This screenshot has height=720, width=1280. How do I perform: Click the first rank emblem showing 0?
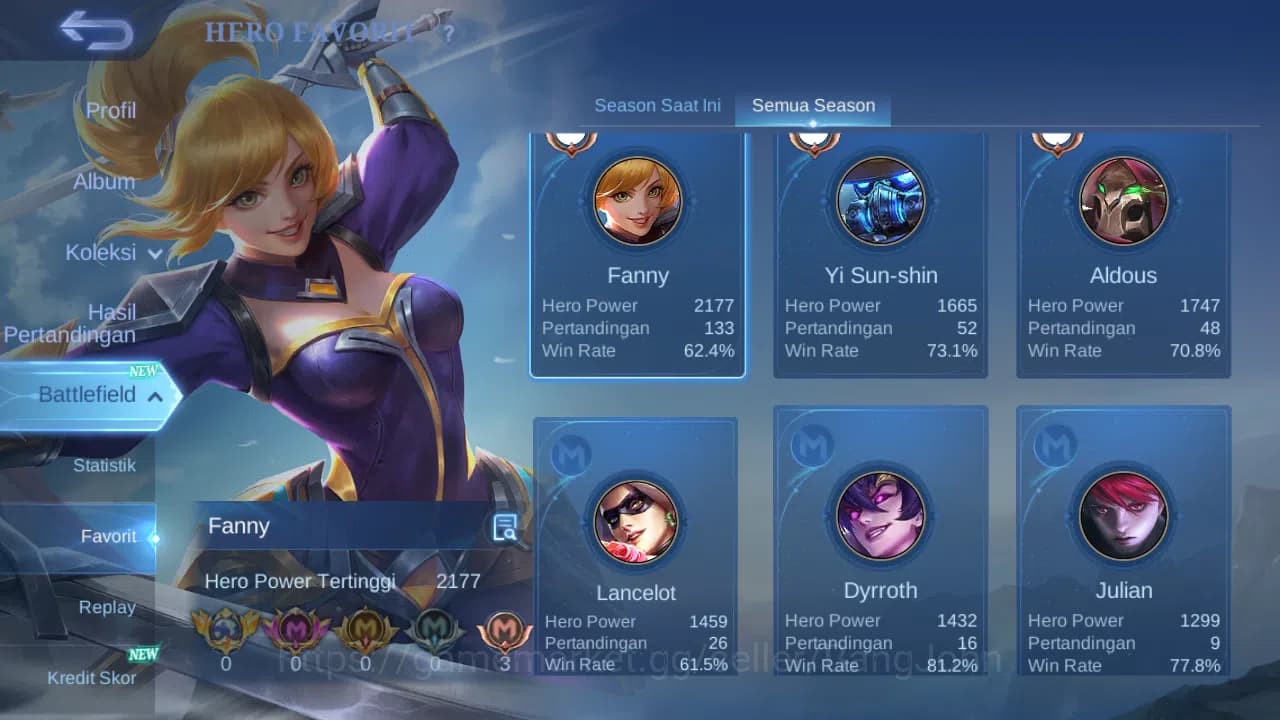(226, 630)
